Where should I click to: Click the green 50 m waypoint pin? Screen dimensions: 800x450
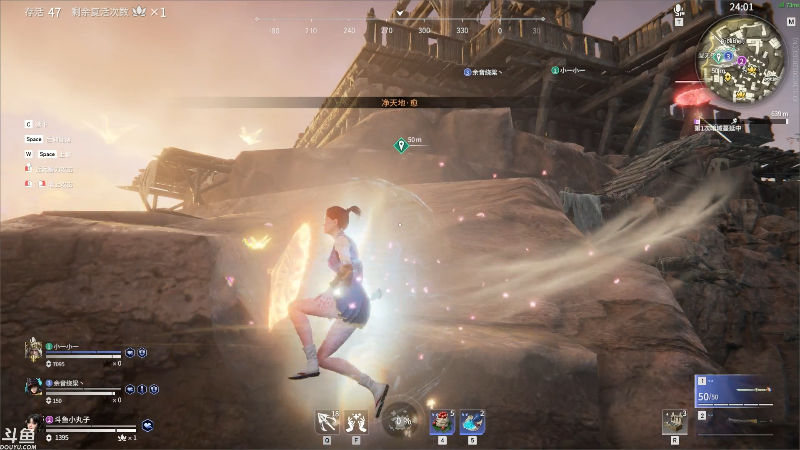pyautogui.click(x=400, y=145)
